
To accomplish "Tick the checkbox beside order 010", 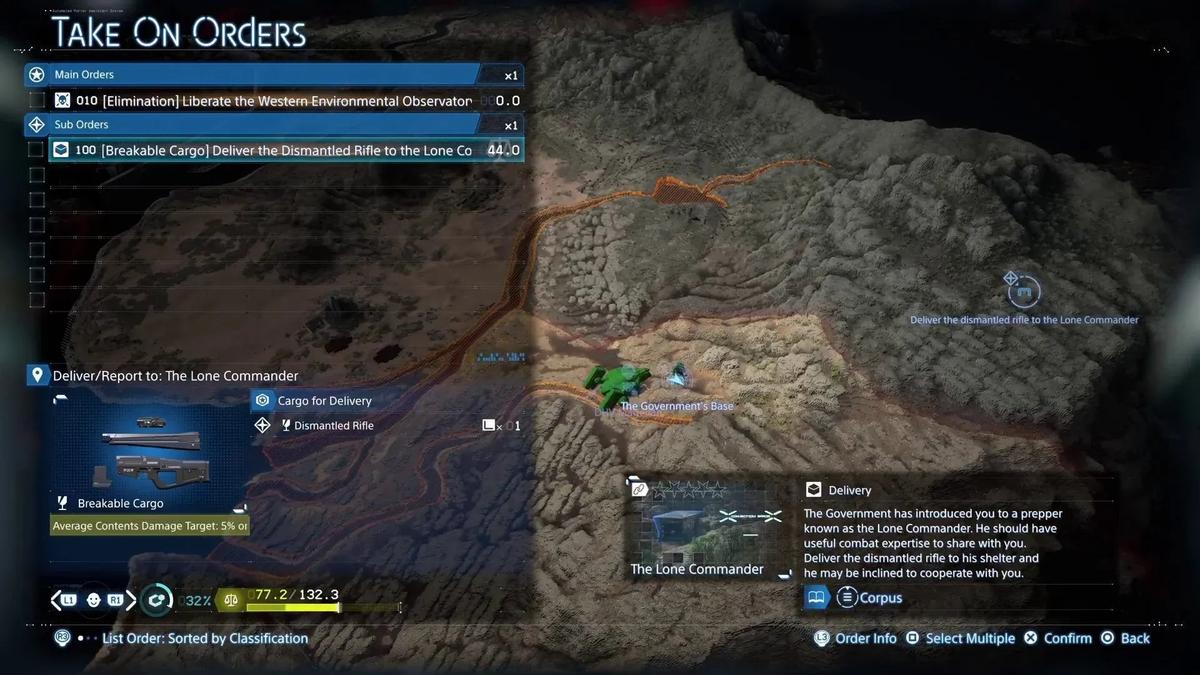I will (x=37, y=100).
